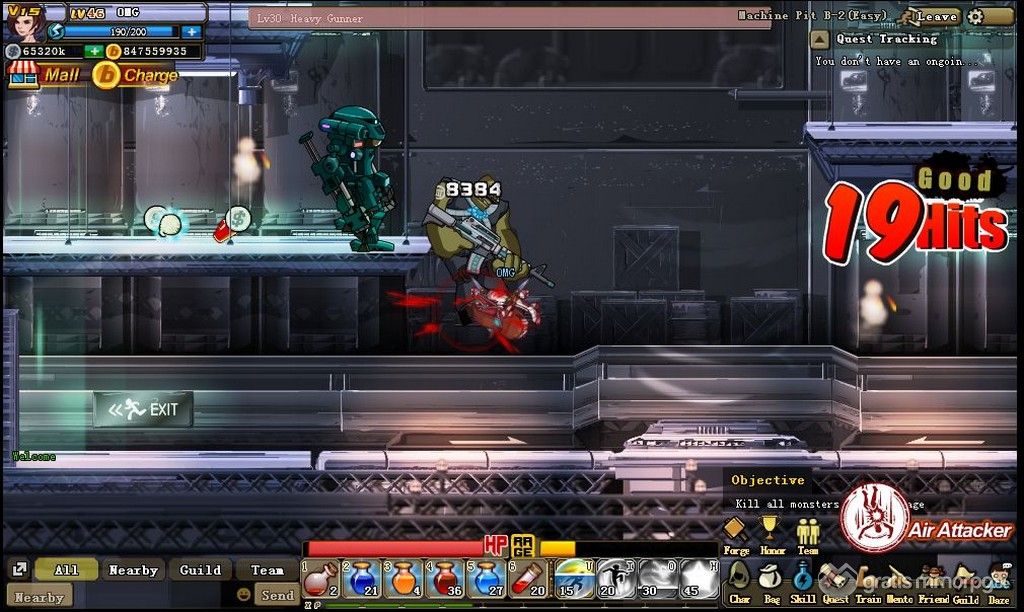Click the green plus next to silver
This screenshot has width=1024, height=612.
(x=93, y=51)
